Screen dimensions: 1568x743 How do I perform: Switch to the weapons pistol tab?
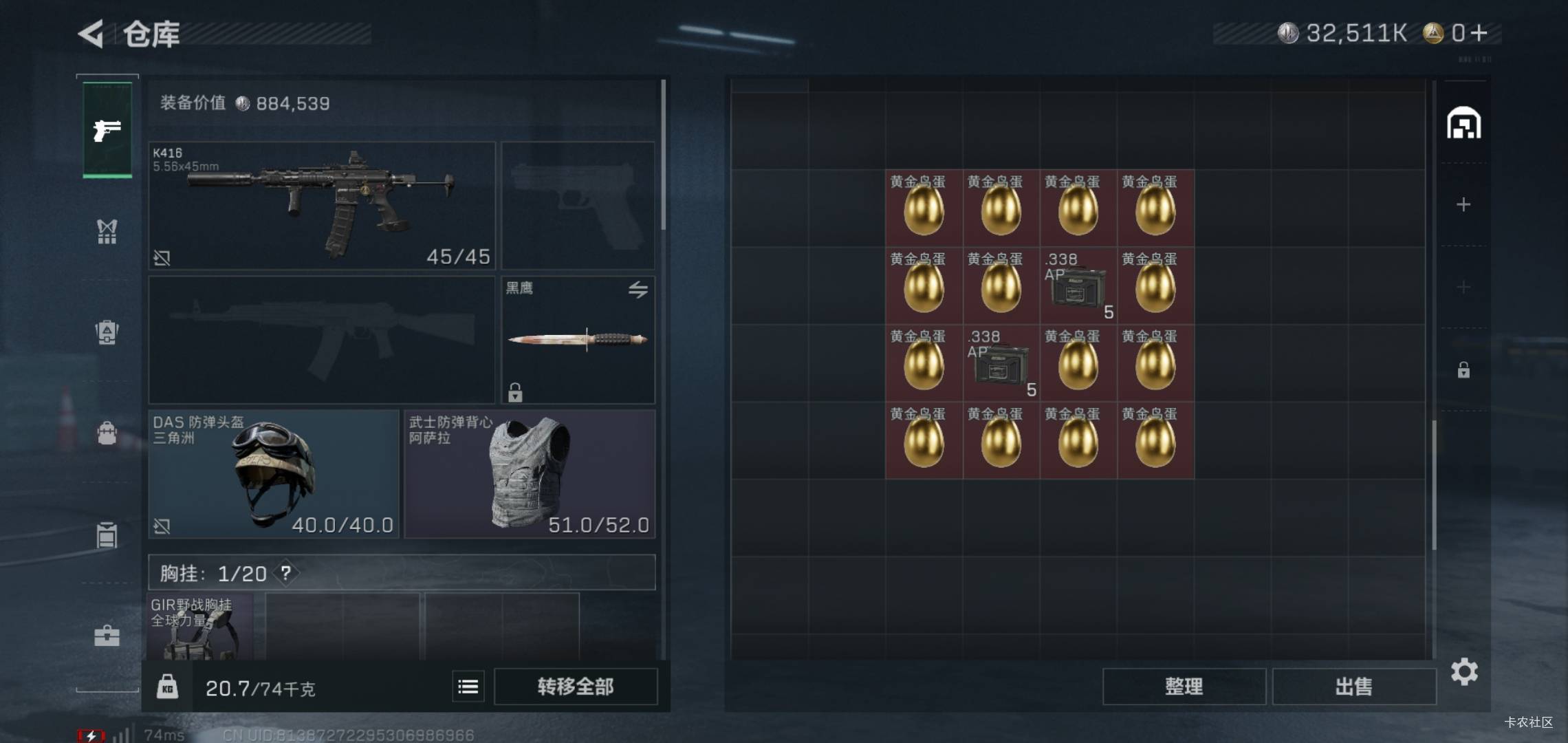tap(107, 130)
